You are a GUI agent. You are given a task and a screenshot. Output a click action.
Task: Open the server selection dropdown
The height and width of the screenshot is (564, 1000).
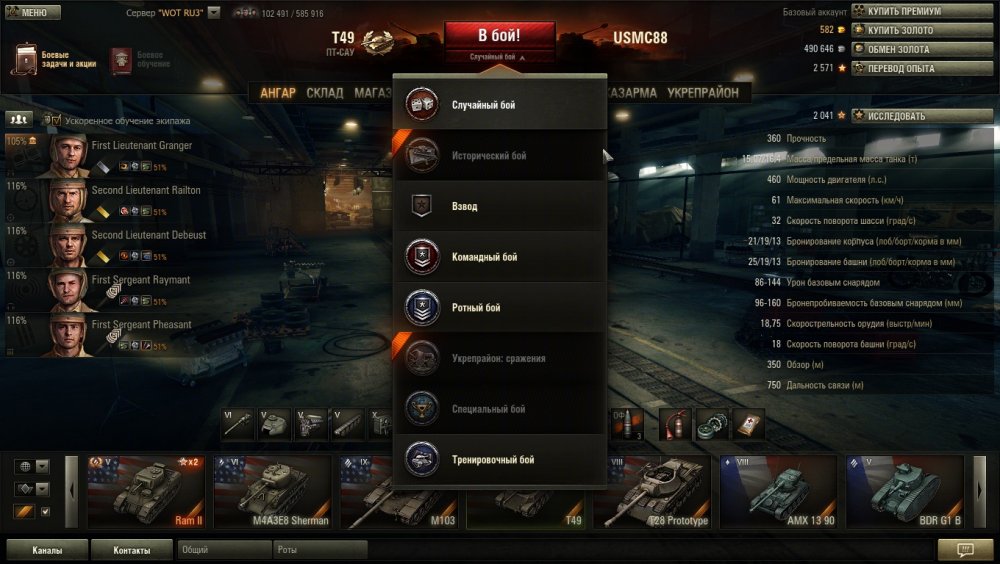click(x=213, y=14)
